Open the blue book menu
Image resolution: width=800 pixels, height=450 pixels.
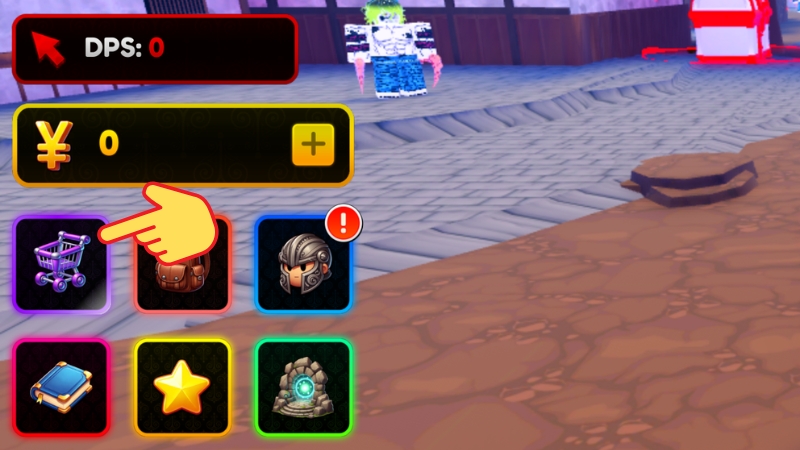pyautogui.click(x=60, y=388)
